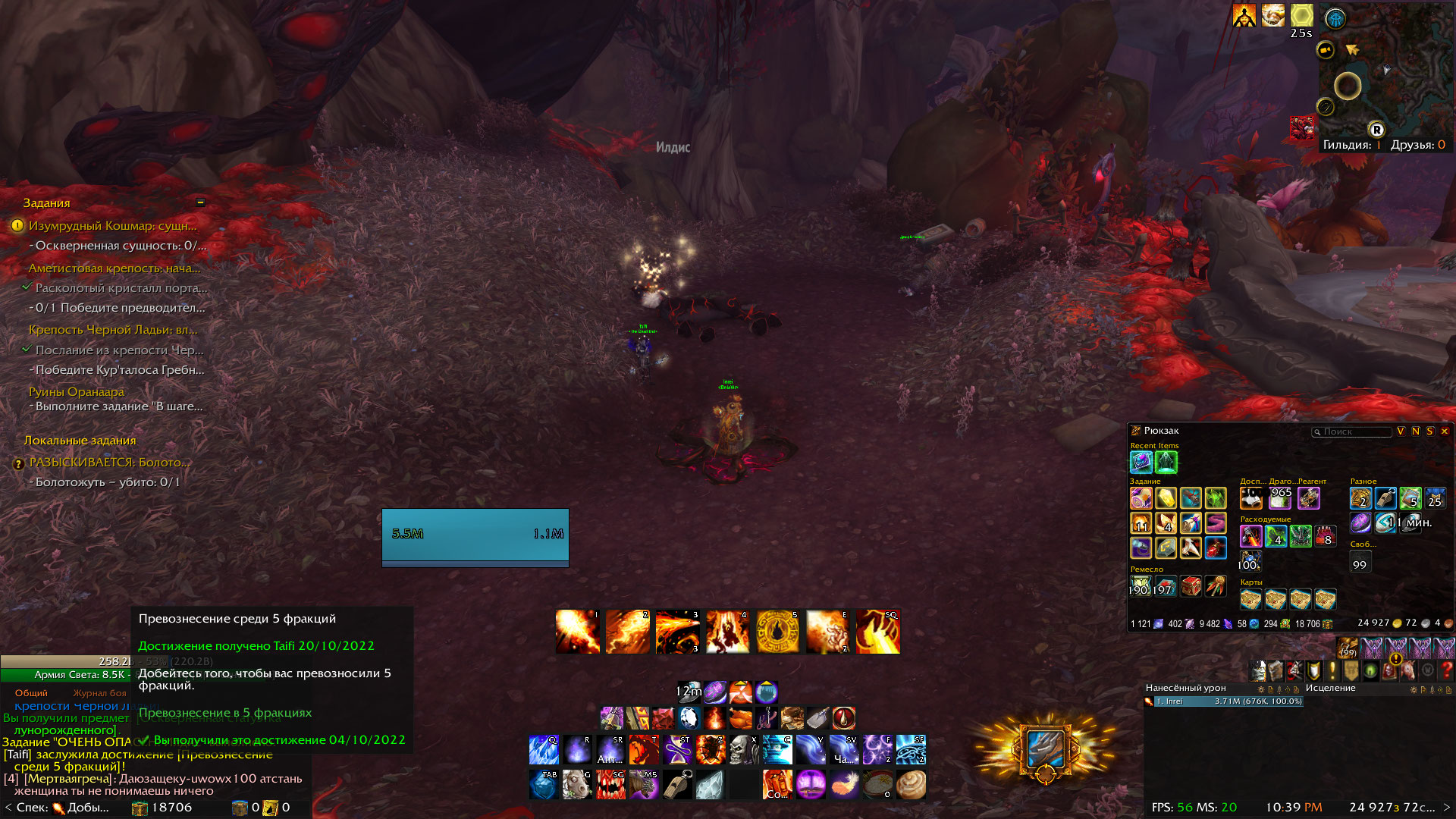Viewport: 1456px width, 819px height.
Task: Switch to the Общий chat tab
Action: [x=31, y=693]
